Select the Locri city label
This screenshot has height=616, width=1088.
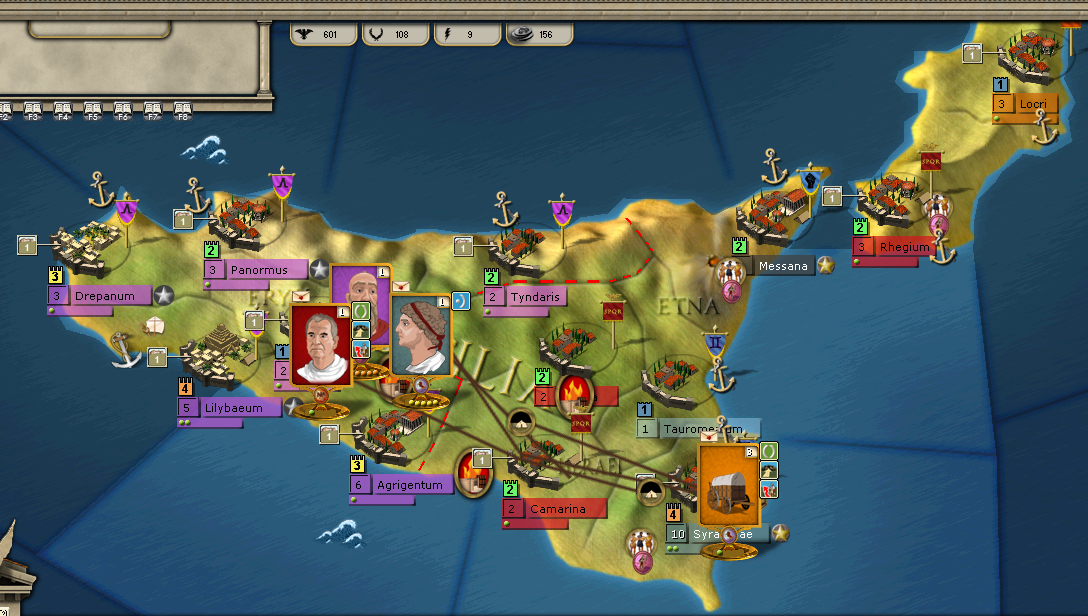[x=1031, y=104]
